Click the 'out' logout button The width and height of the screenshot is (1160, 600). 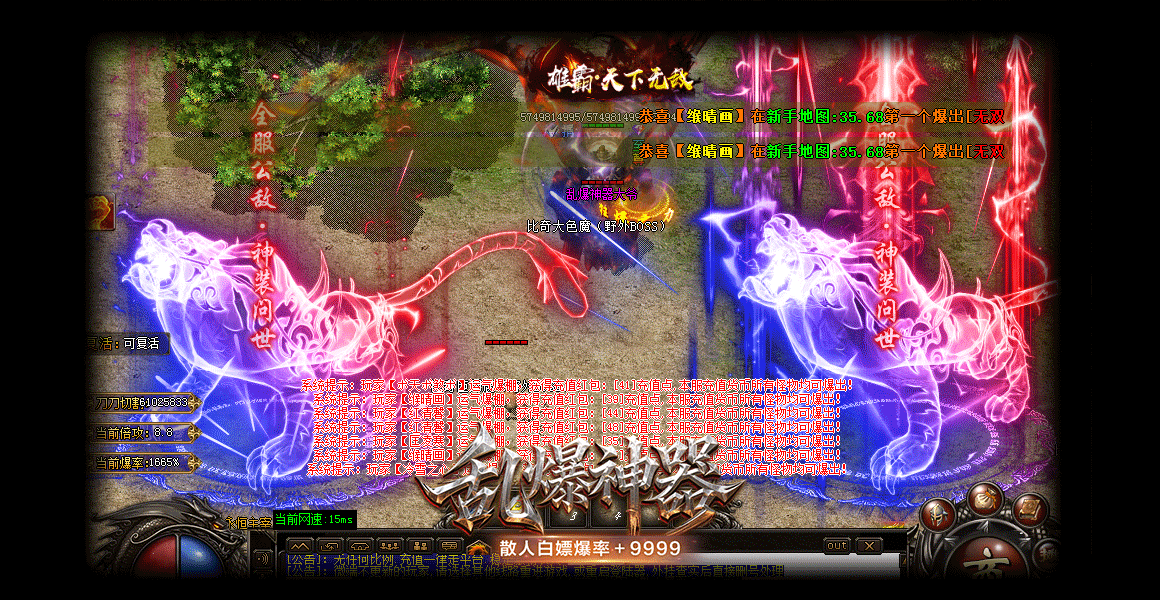coord(836,545)
